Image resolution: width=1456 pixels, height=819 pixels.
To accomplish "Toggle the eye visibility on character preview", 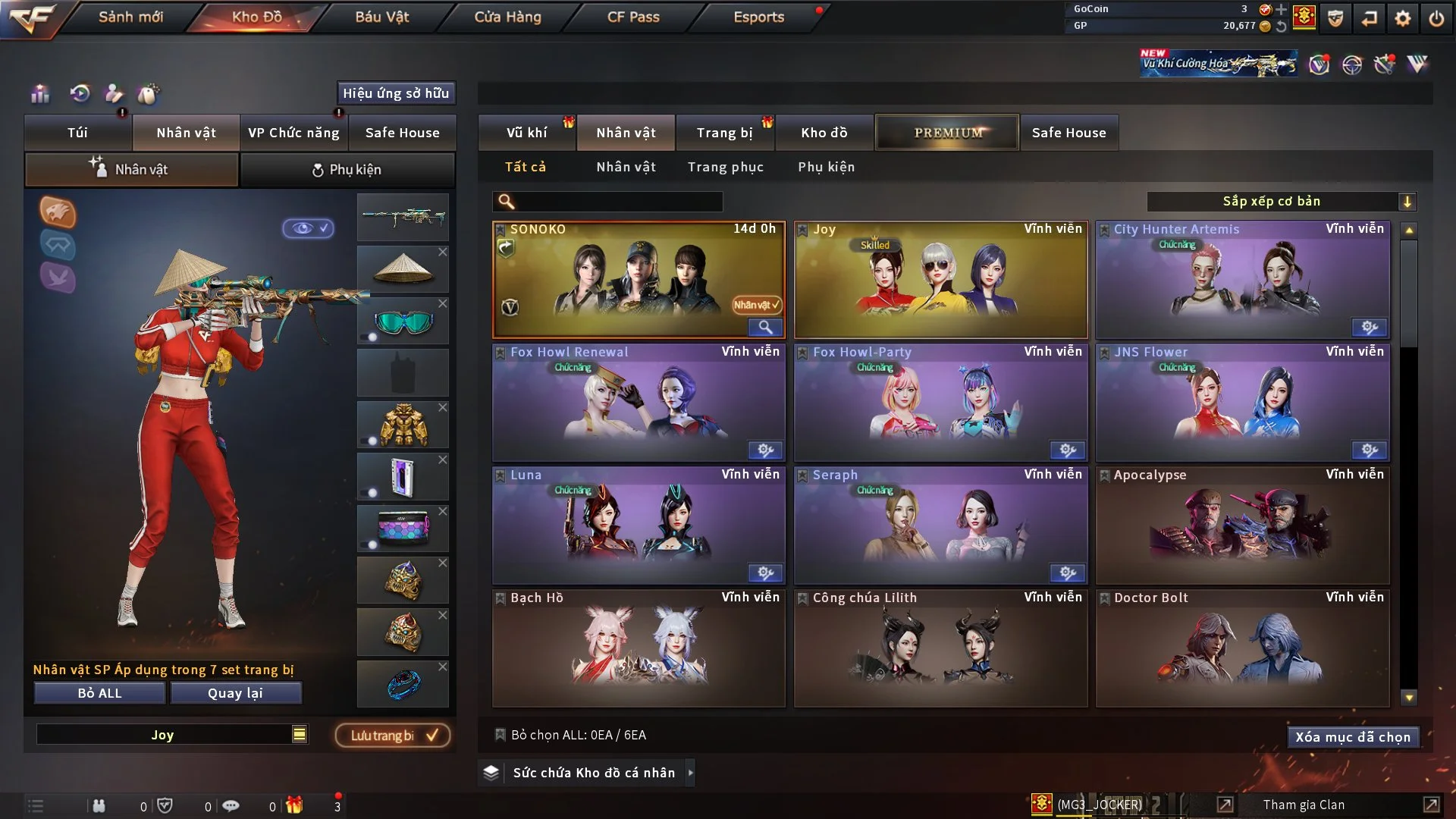I will [x=309, y=229].
